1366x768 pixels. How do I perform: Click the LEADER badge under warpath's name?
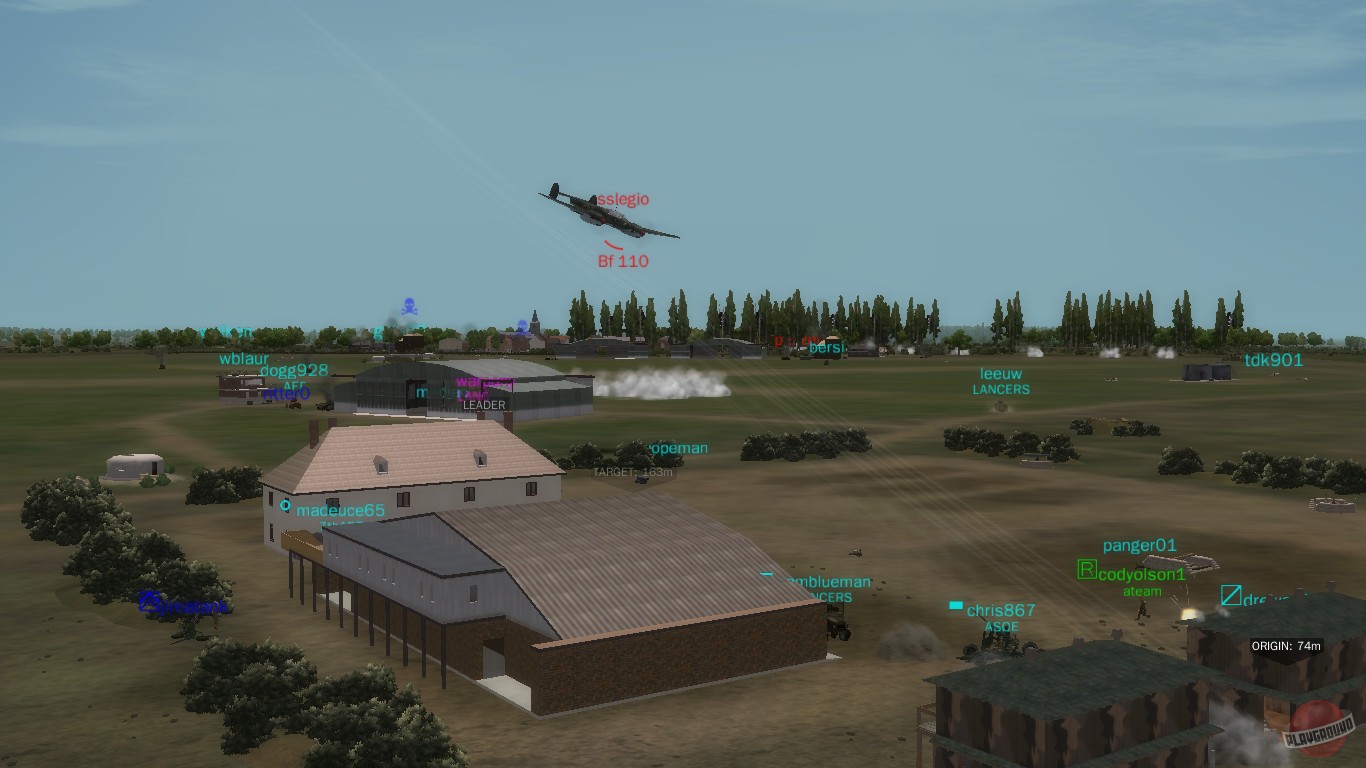point(483,405)
